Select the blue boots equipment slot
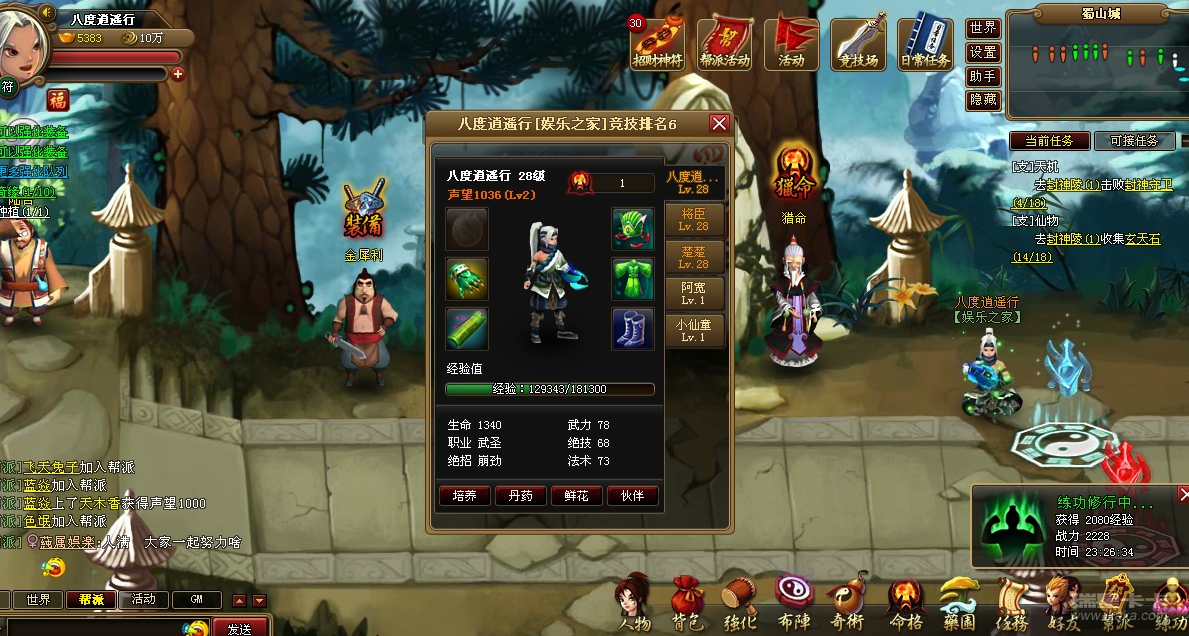This screenshot has height=636, width=1189. [x=633, y=328]
